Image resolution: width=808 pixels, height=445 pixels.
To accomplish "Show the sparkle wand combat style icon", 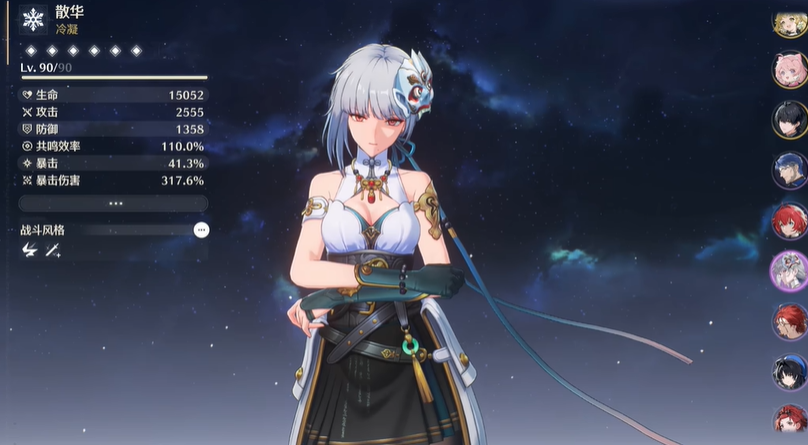I will pyautogui.click(x=53, y=252).
